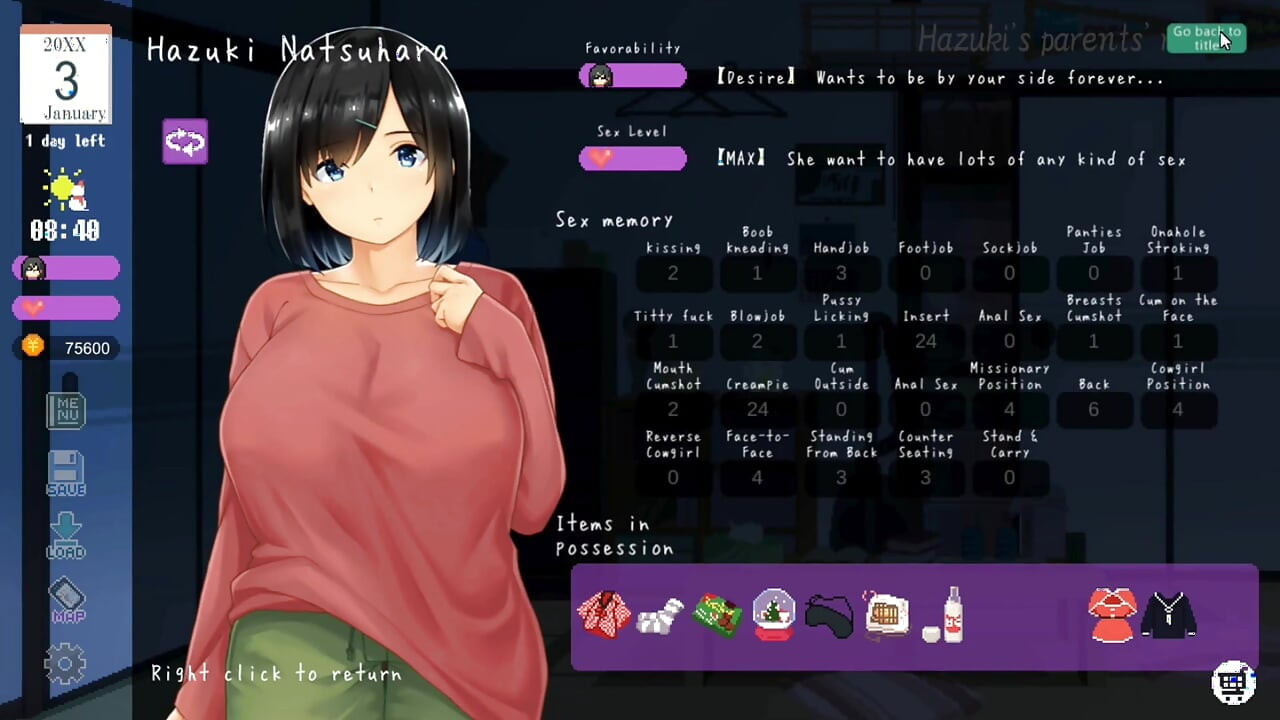1280x720 pixels.
Task: Toggle the Santa dress item slot
Action: [1111, 613]
